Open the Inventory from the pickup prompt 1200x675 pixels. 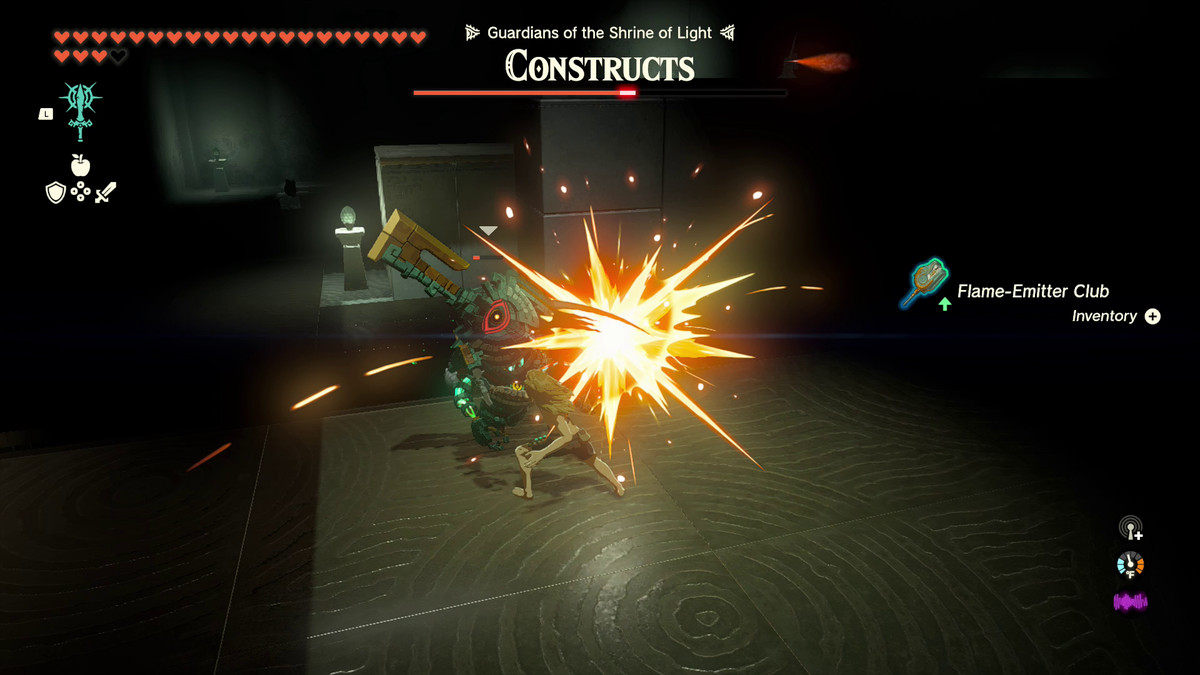(x=1152, y=316)
